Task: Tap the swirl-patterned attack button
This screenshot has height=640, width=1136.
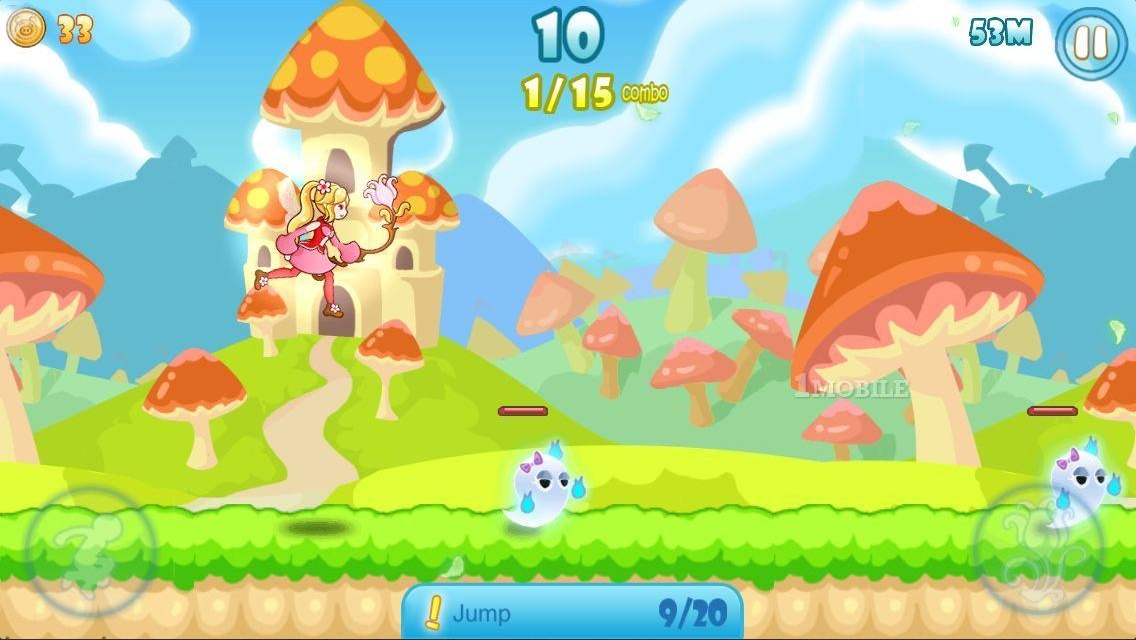Action: 1037,548
